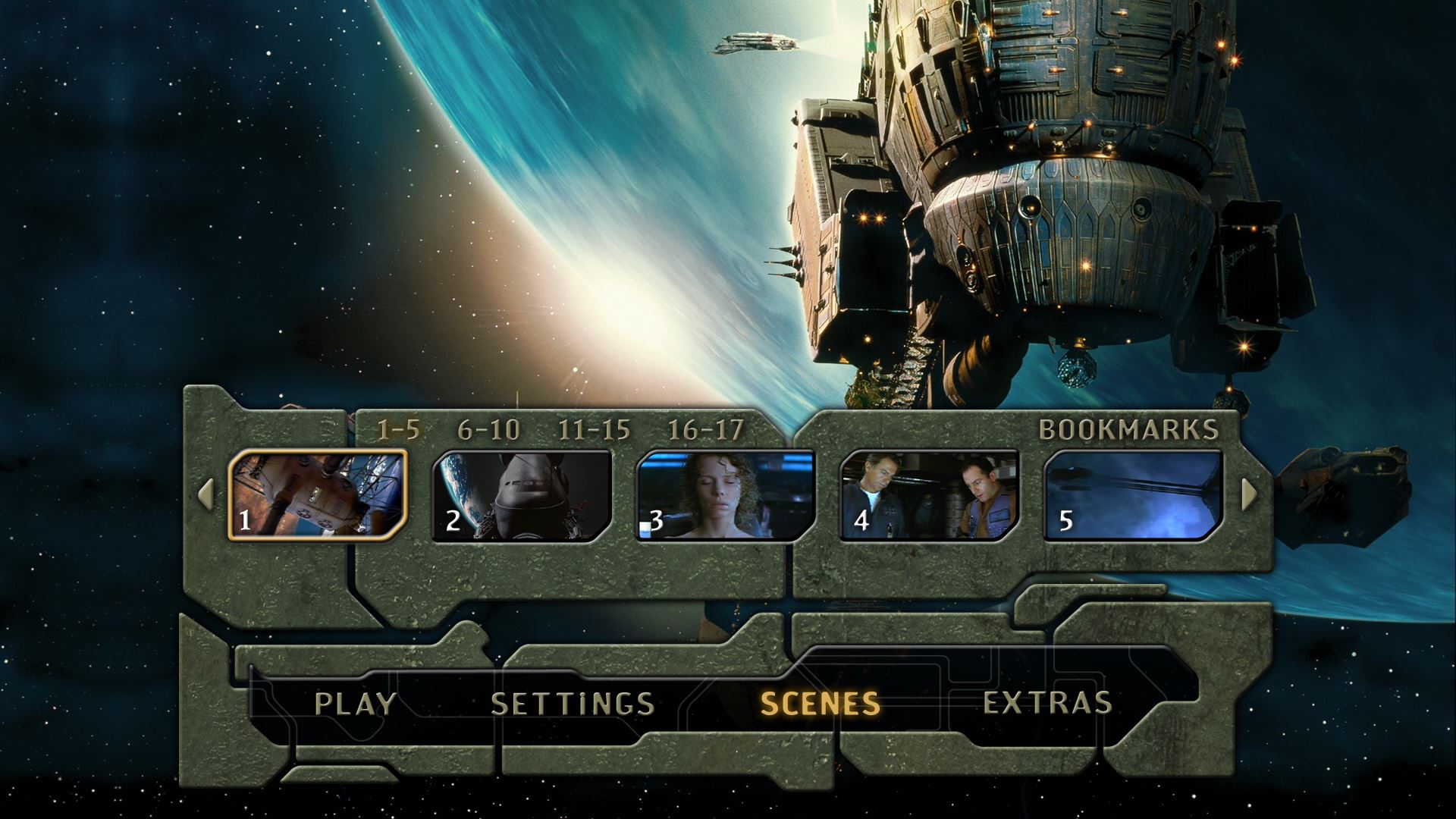Open the BOOKMARKS section
The image size is (1456, 819).
[x=1128, y=429]
